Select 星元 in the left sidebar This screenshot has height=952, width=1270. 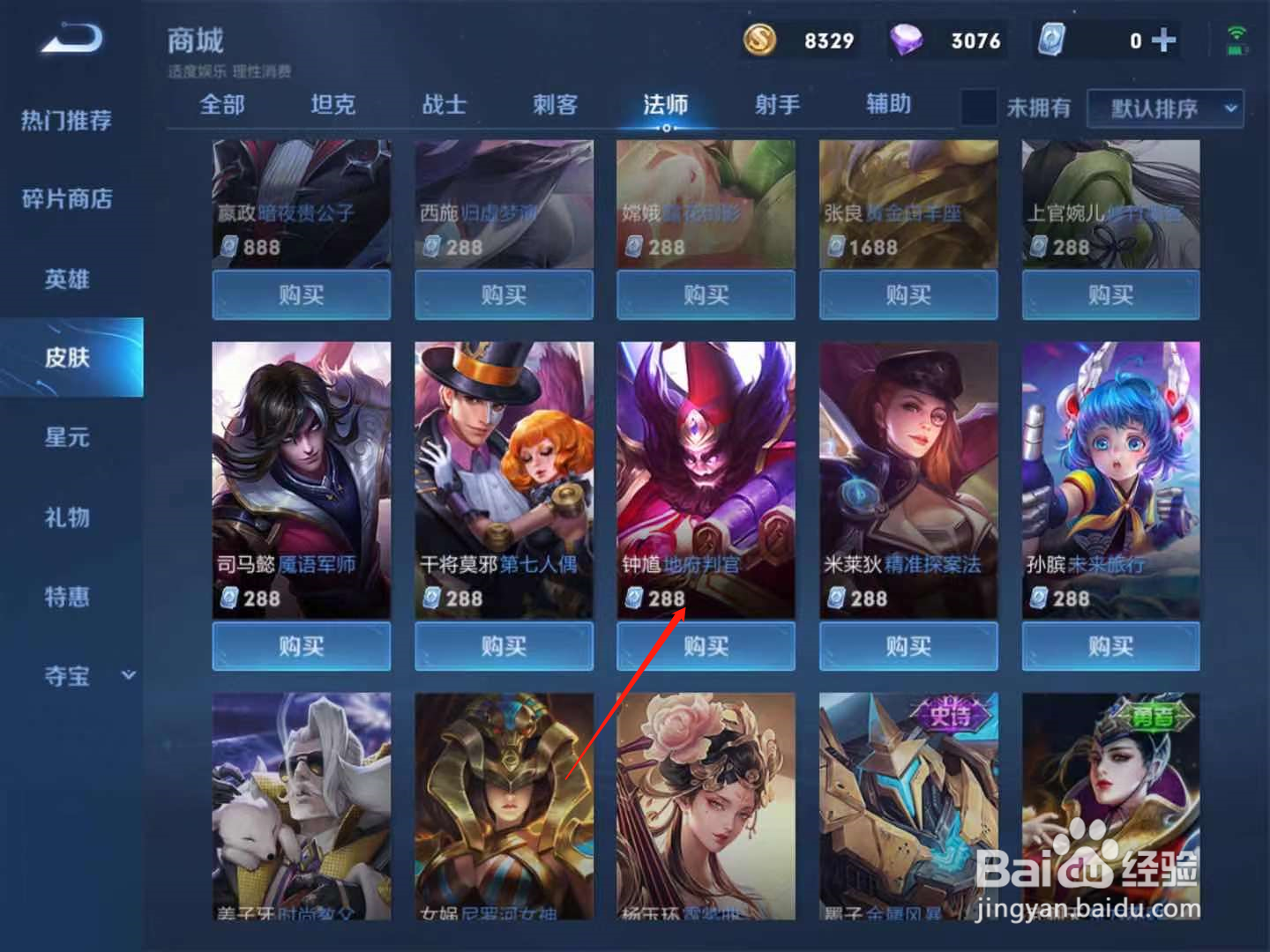click(x=66, y=438)
